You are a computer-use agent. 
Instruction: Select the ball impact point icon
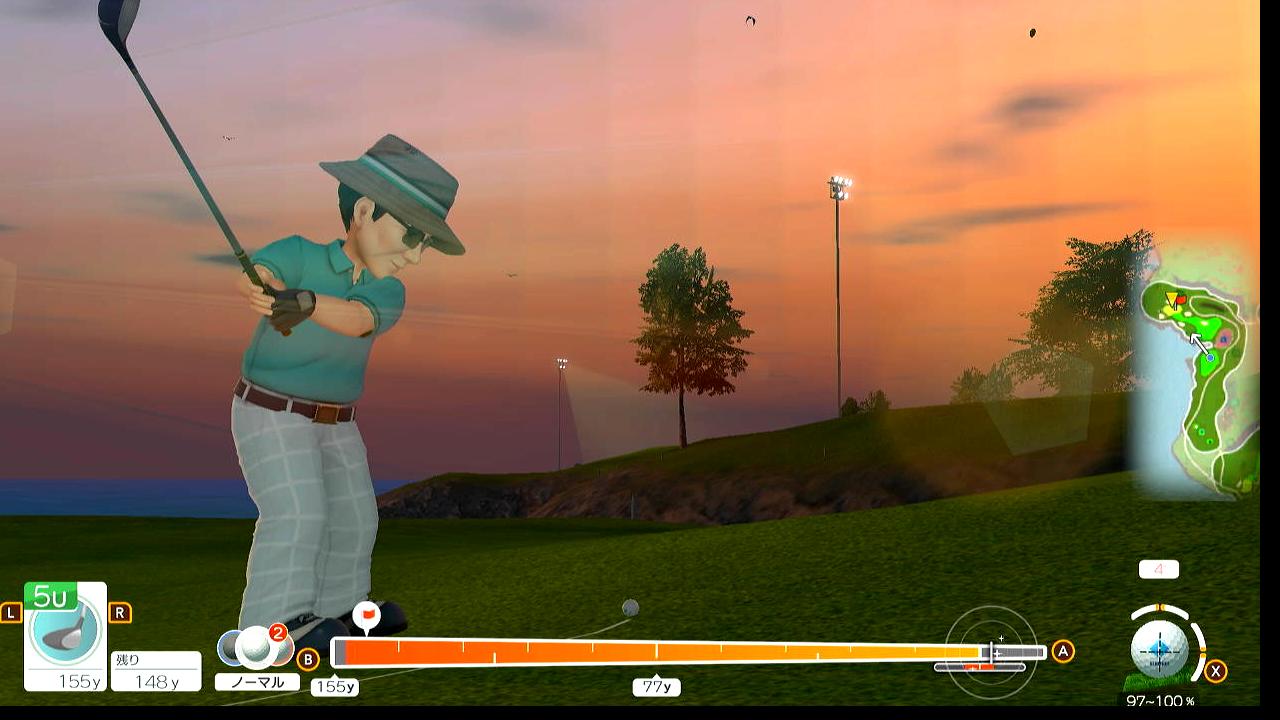point(1160,648)
